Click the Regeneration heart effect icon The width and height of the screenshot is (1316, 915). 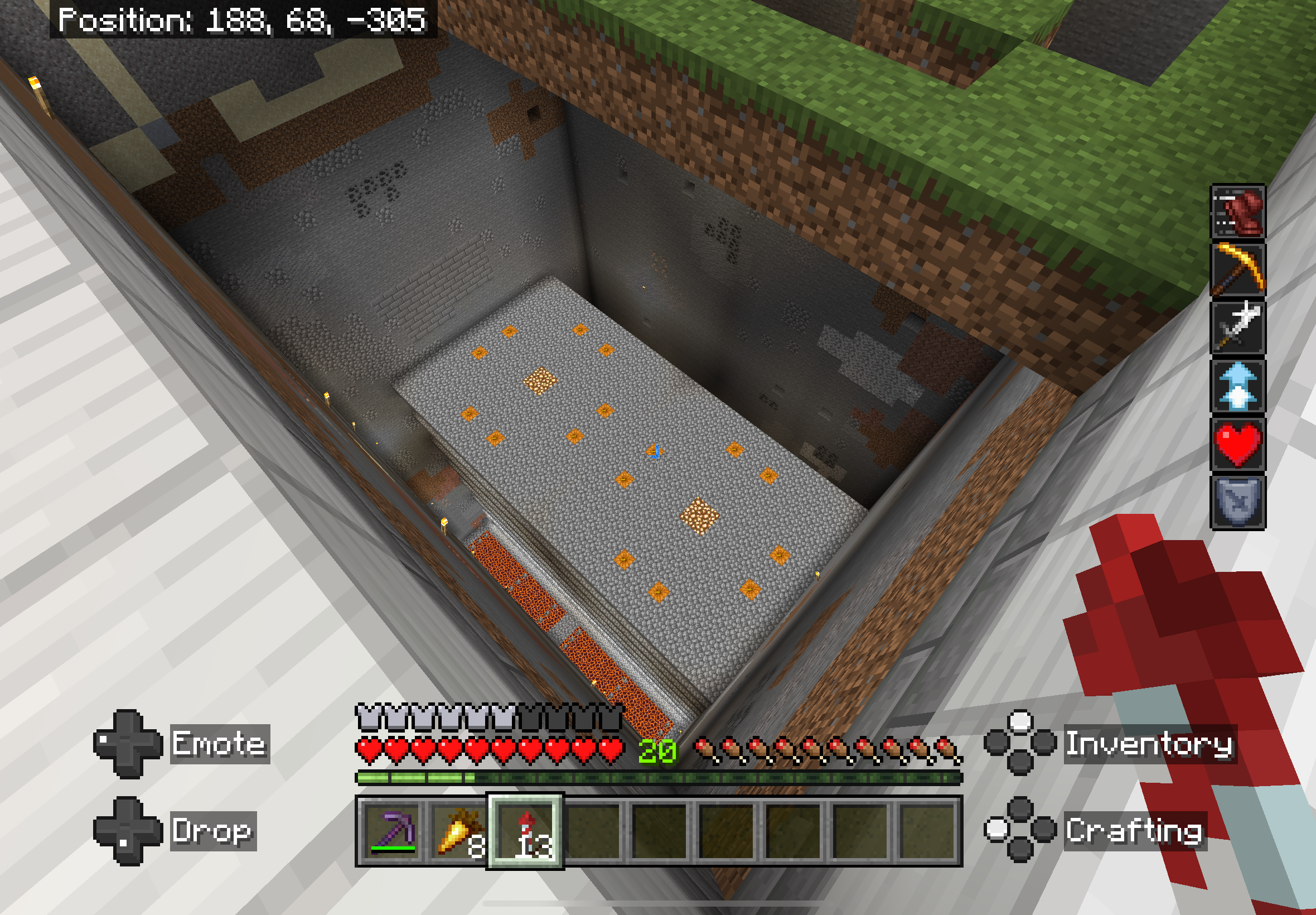point(1237,444)
